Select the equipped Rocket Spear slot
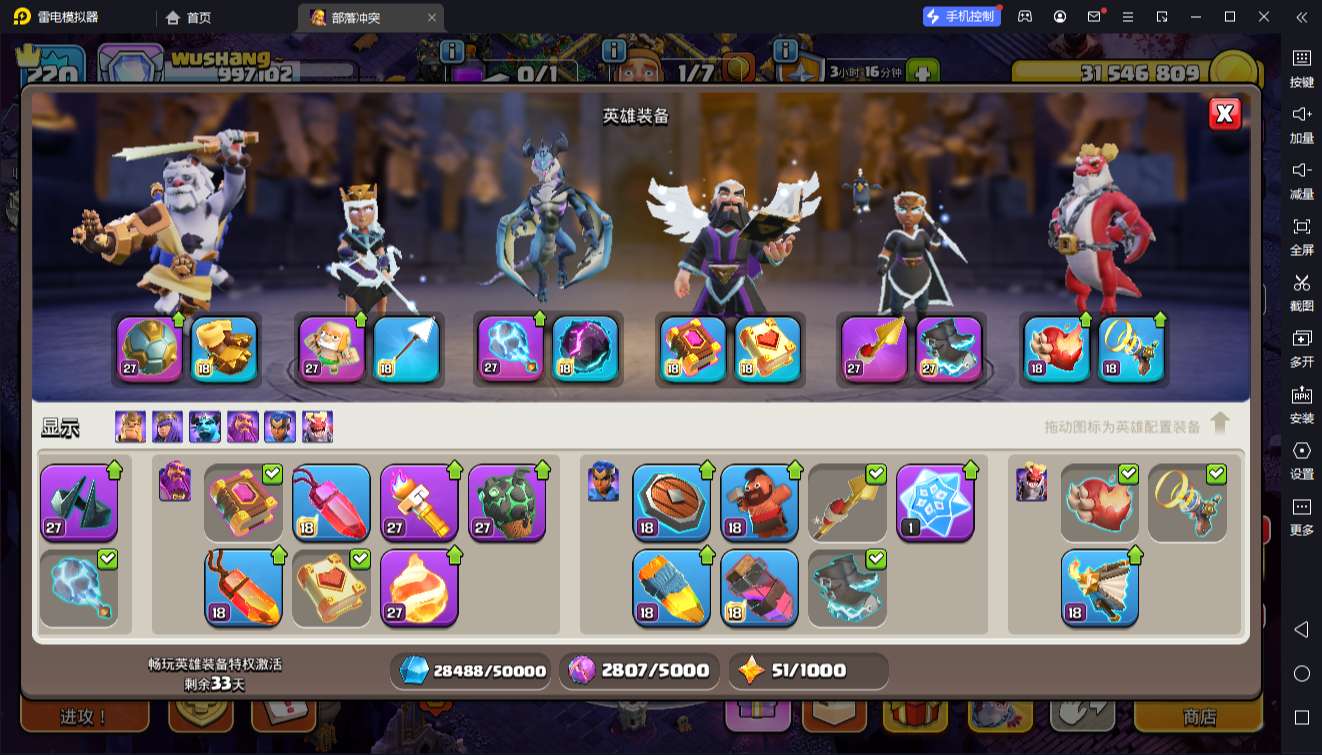Image resolution: width=1322 pixels, height=755 pixels. [x=874, y=349]
